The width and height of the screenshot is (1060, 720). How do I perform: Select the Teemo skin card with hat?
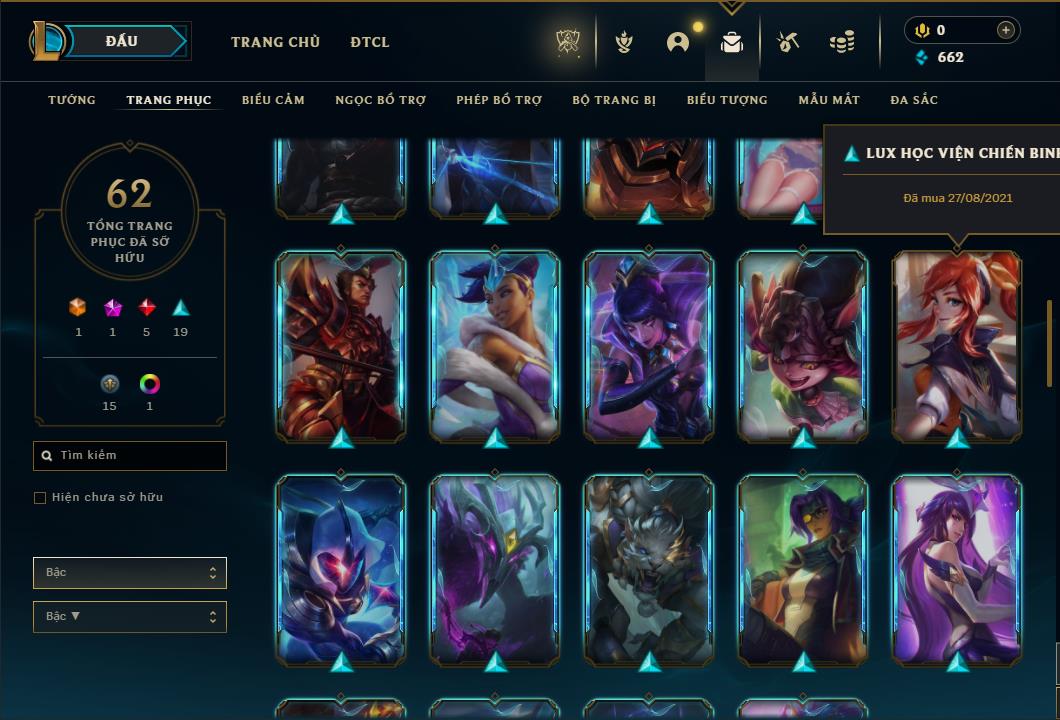click(x=803, y=345)
